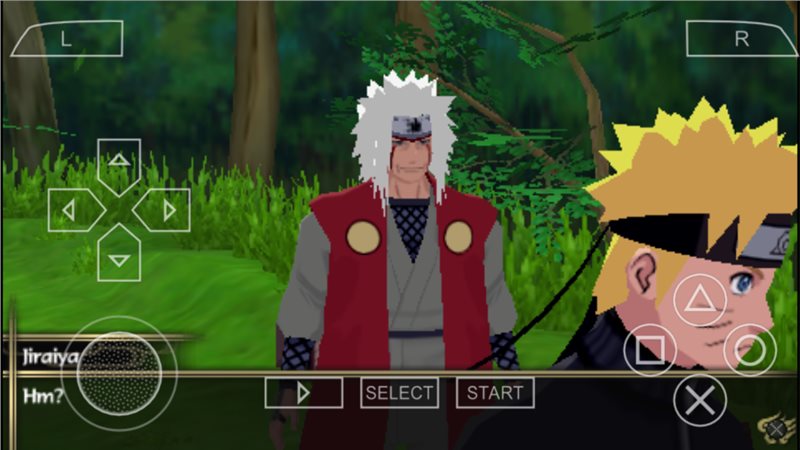Image resolution: width=800 pixels, height=450 pixels.
Task: Tap the START button
Action: click(494, 393)
